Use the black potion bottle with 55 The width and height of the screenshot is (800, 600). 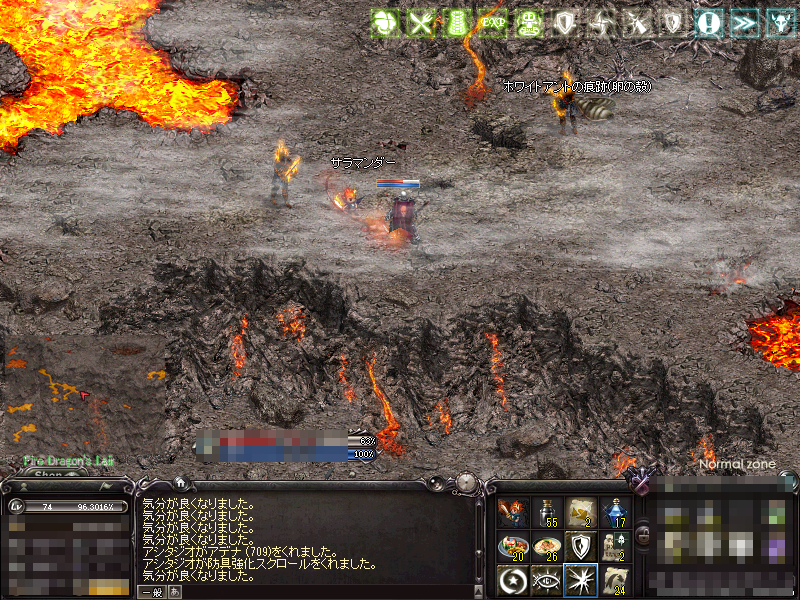point(547,512)
